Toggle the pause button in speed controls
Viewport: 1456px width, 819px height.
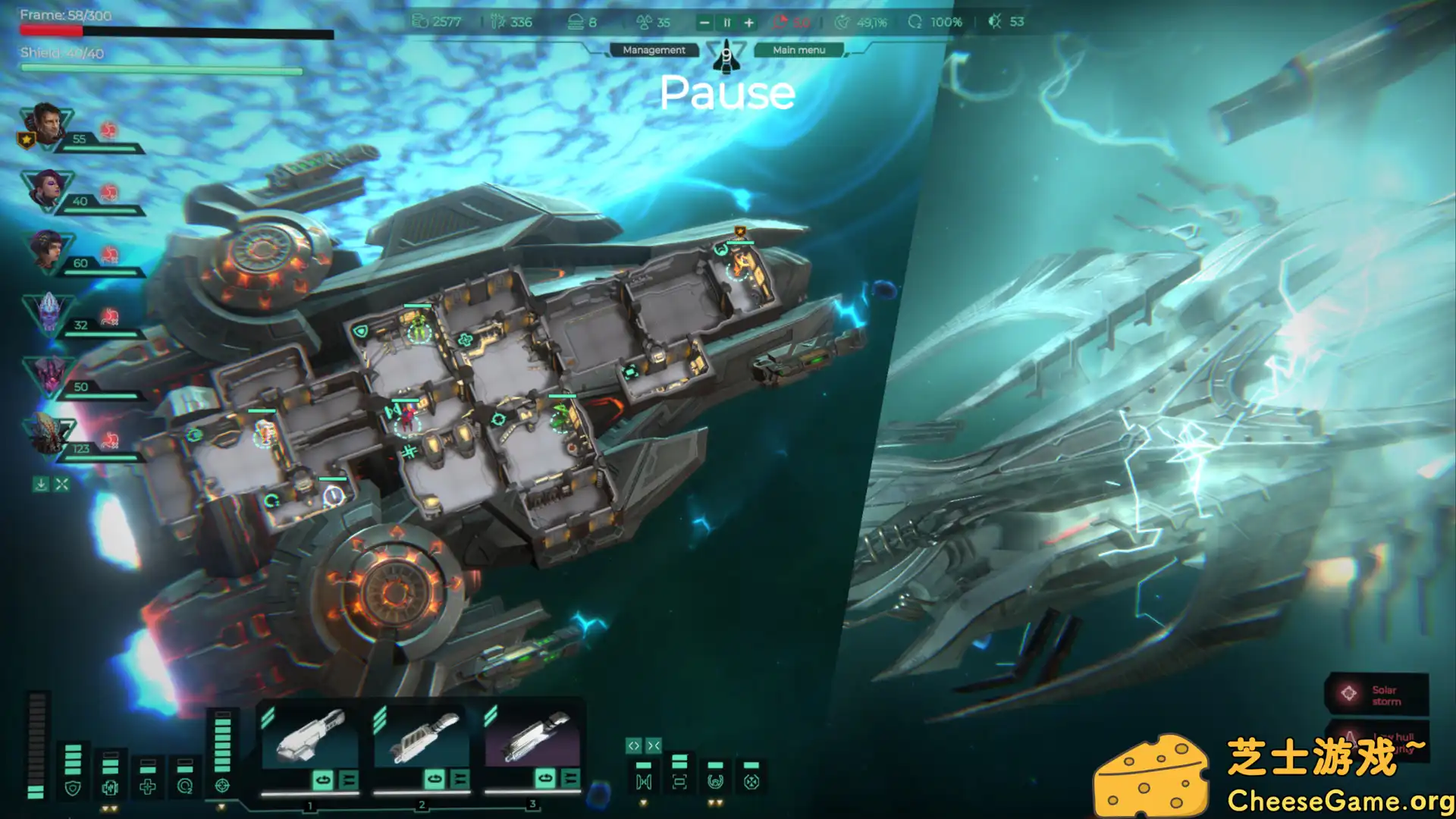(726, 22)
